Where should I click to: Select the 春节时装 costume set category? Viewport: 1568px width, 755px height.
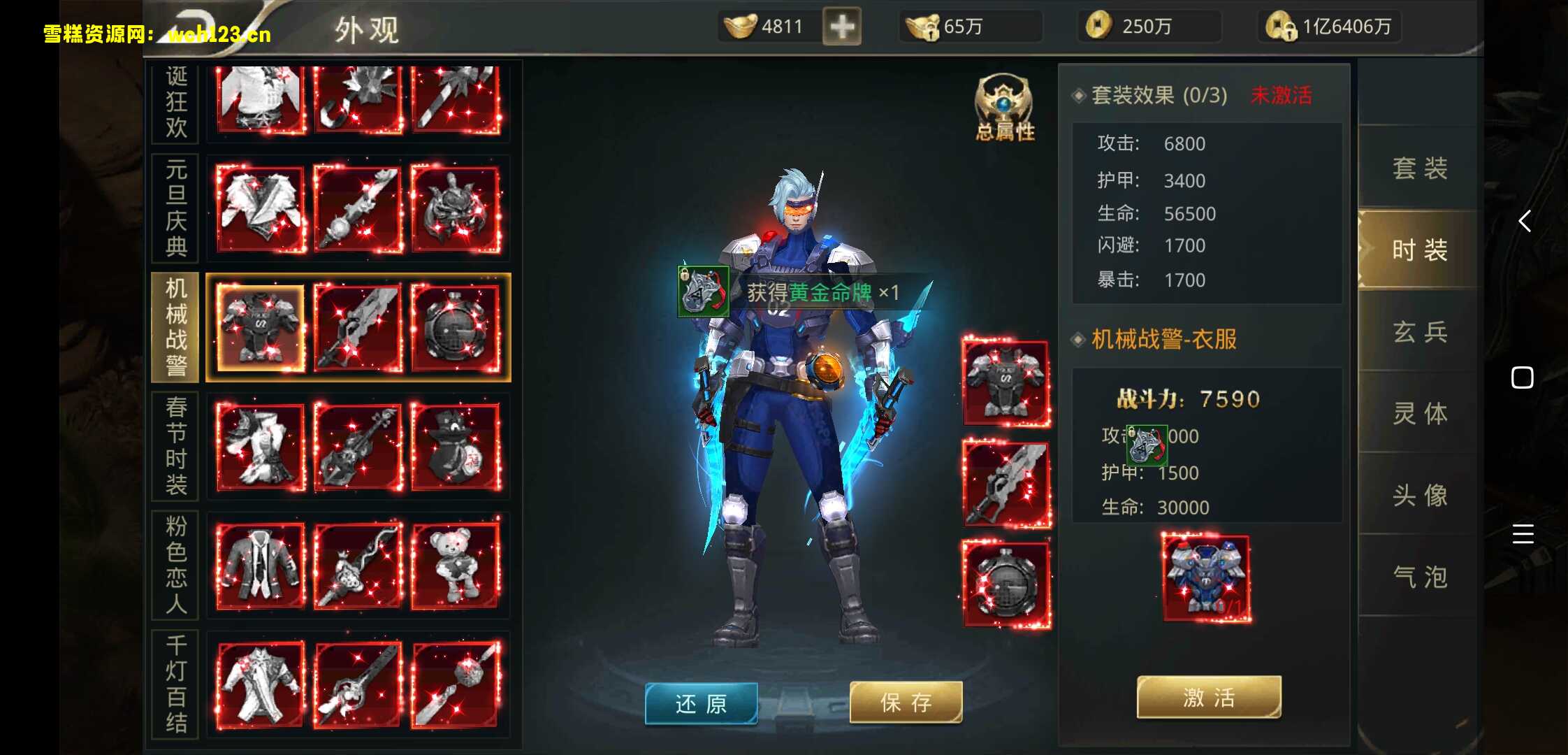176,446
